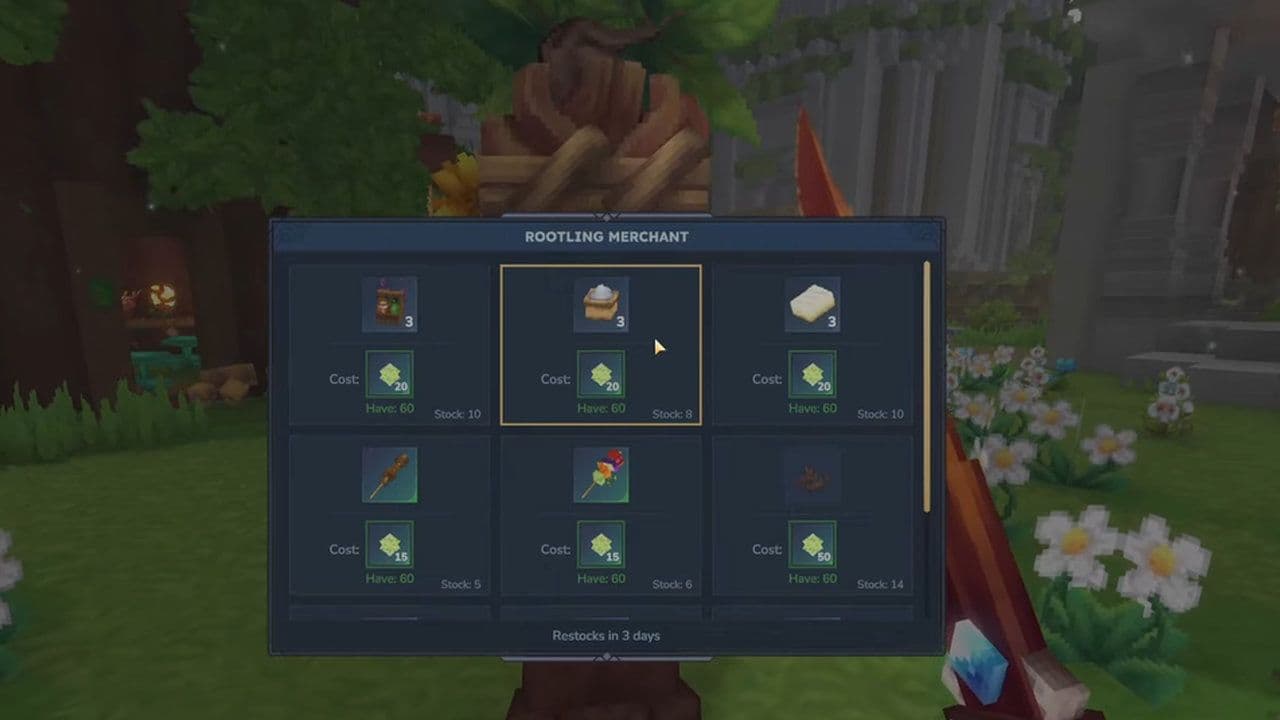1280x720 pixels.
Task: Open the highlighted flour item purchase slot
Action: 601,346
